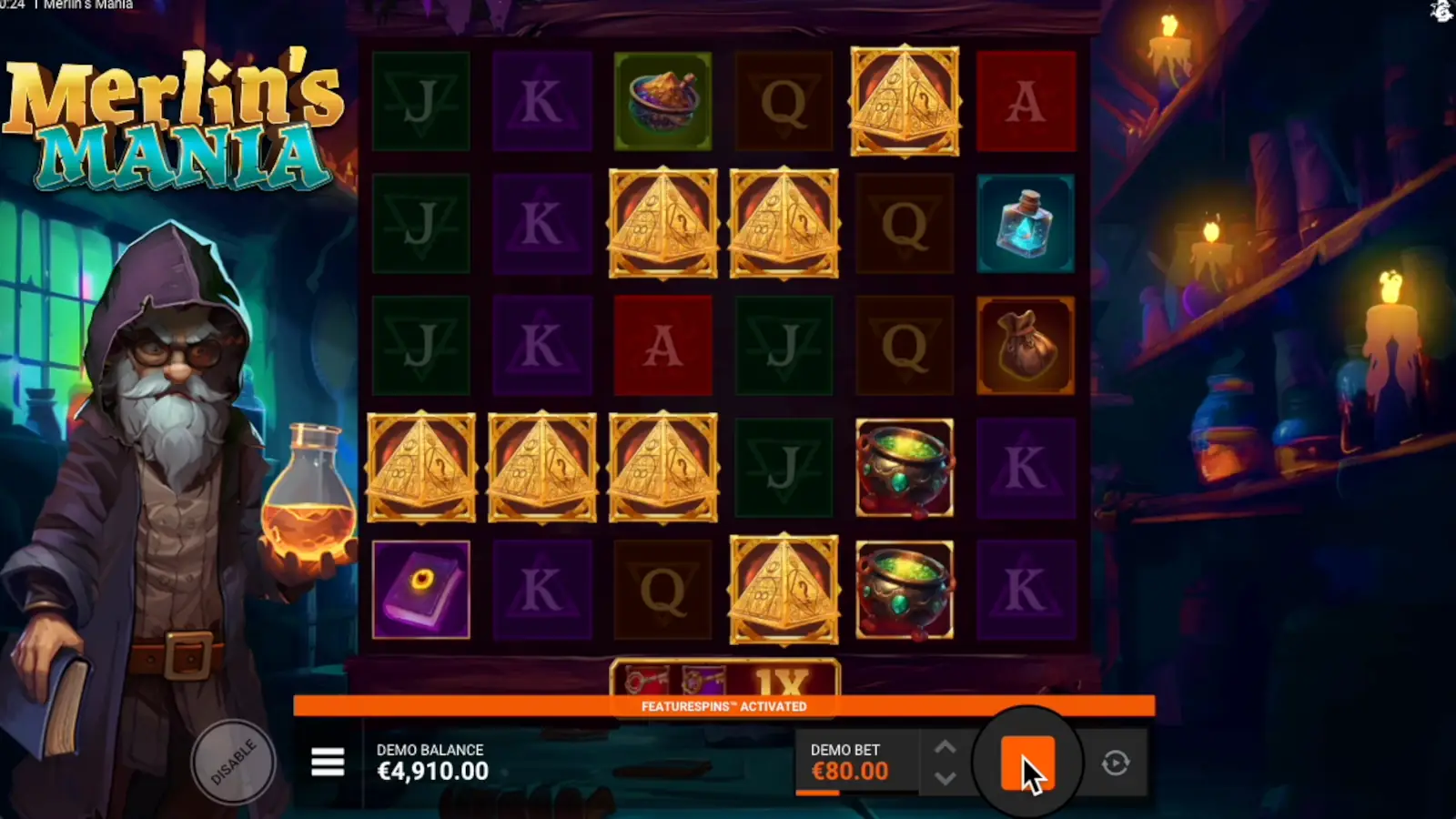Select the blue potion bottle symbol
The width and height of the screenshot is (1456, 819).
[1026, 224]
